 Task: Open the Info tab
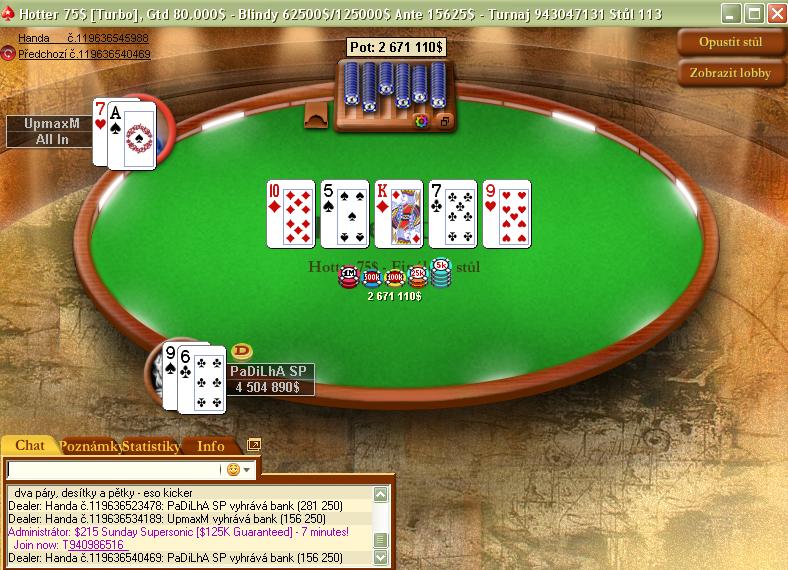pos(211,446)
